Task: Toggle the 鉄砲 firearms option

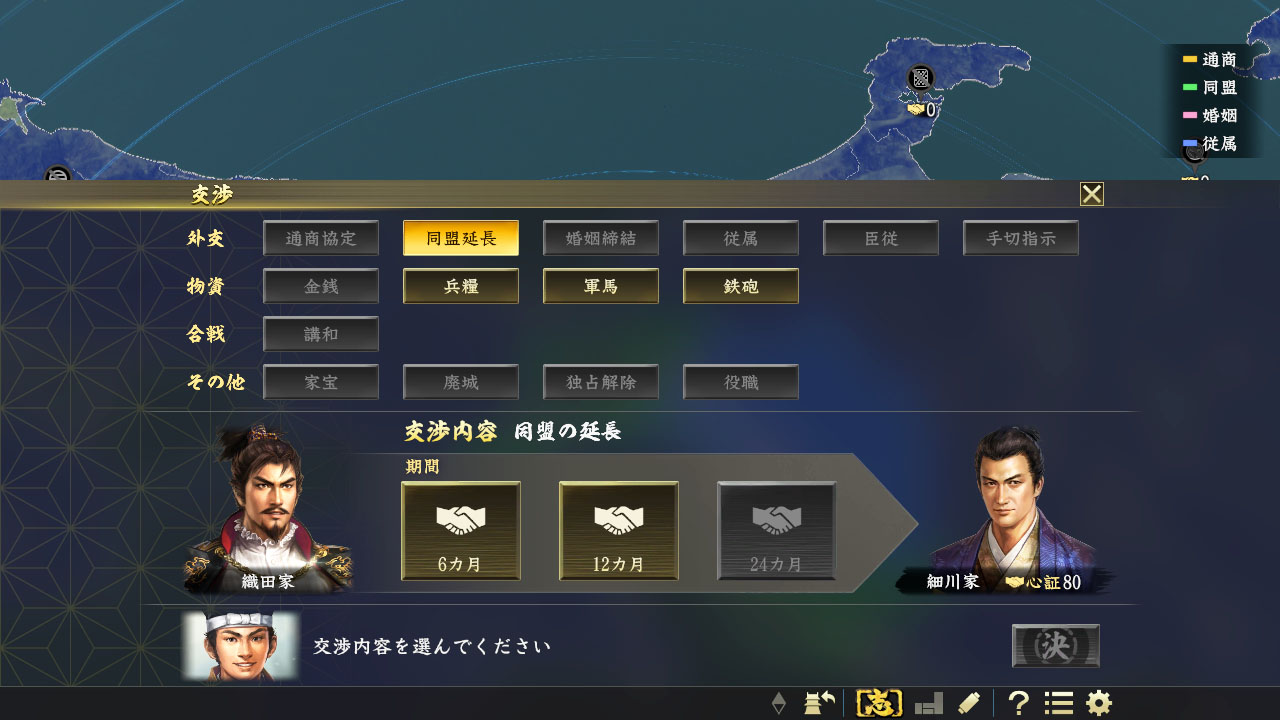Action: 740,286
